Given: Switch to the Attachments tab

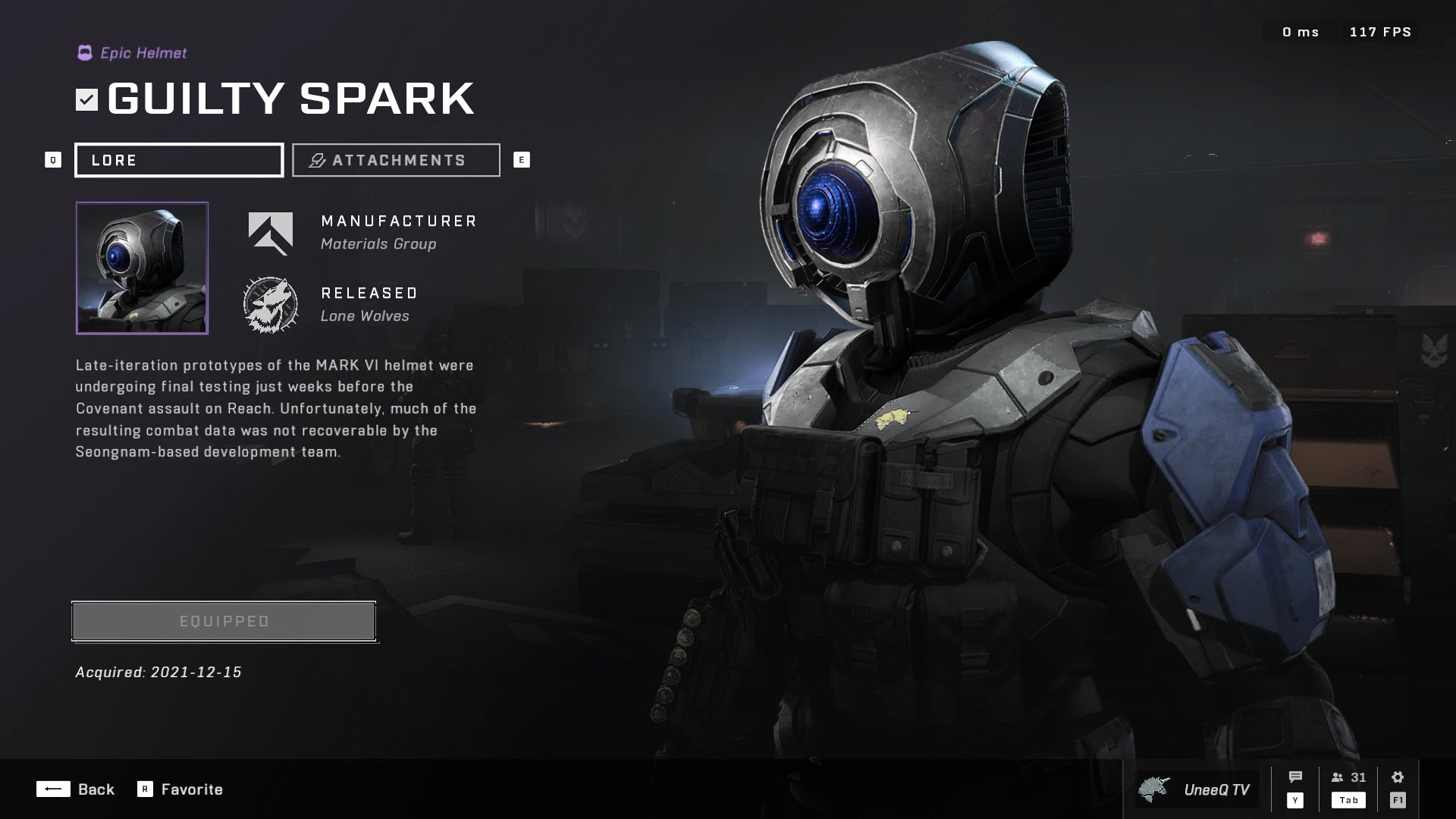Looking at the screenshot, I should tap(395, 159).
